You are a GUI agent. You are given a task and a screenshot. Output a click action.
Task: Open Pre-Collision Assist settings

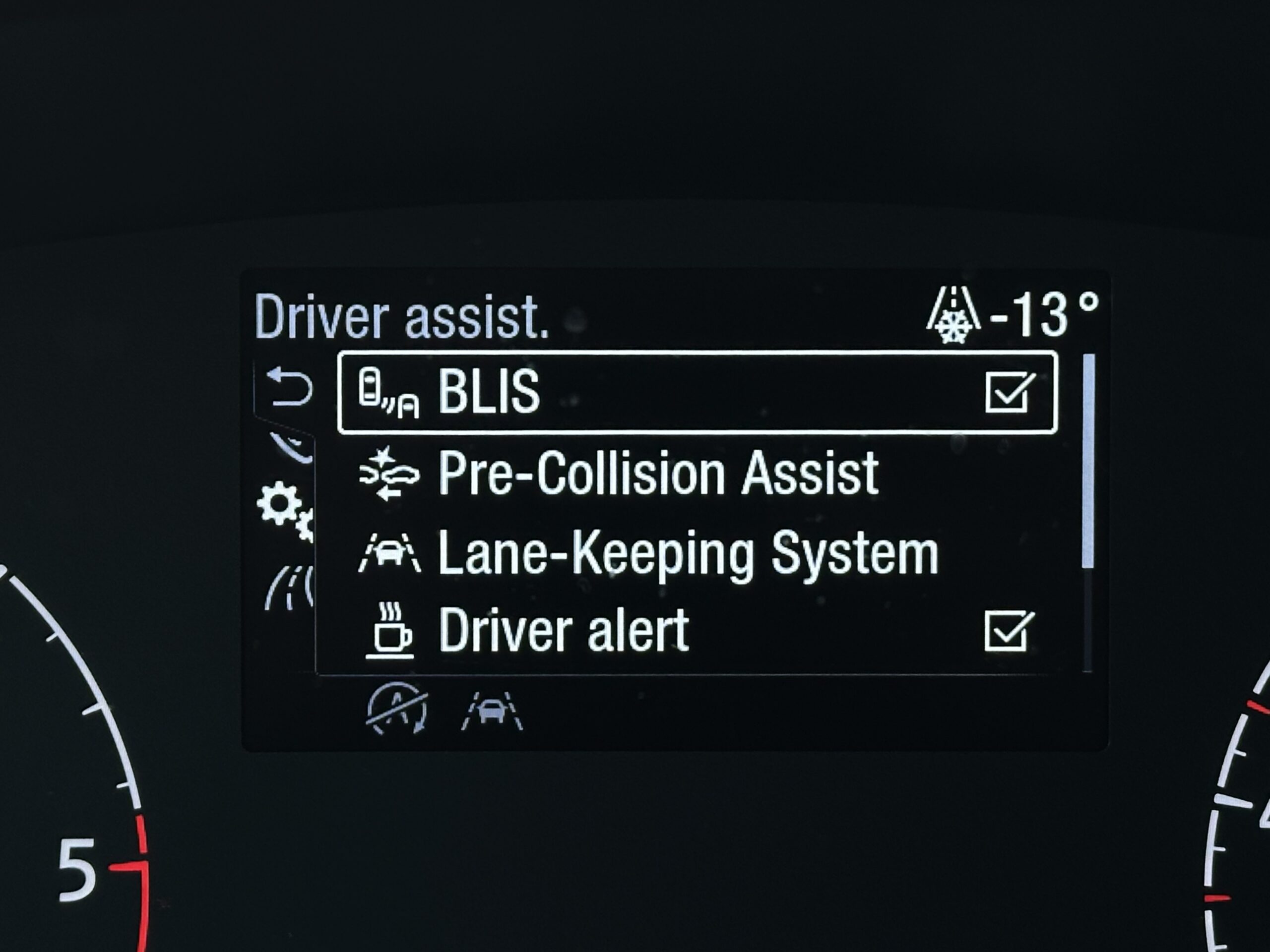click(x=658, y=474)
